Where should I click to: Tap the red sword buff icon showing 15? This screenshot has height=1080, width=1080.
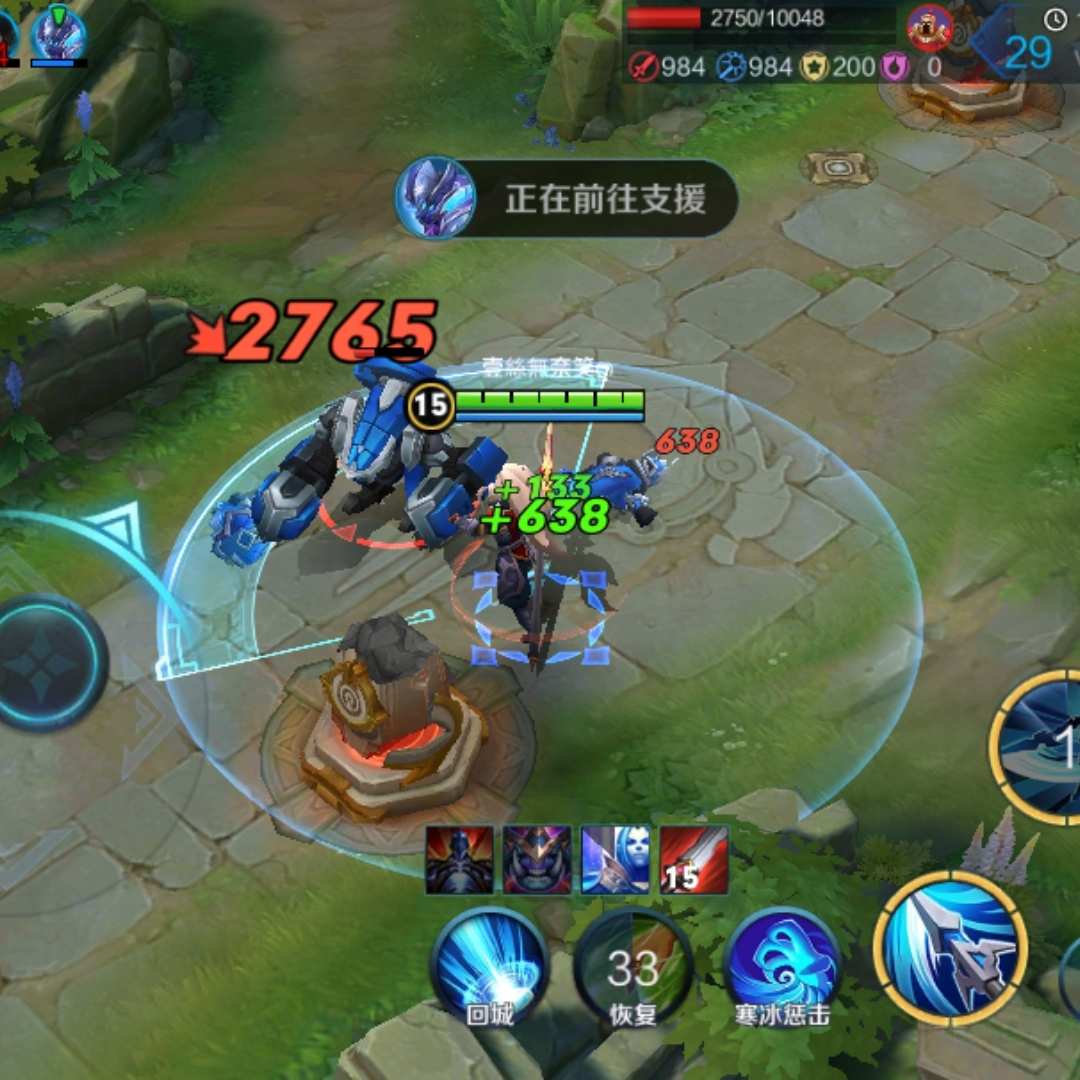point(694,860)
